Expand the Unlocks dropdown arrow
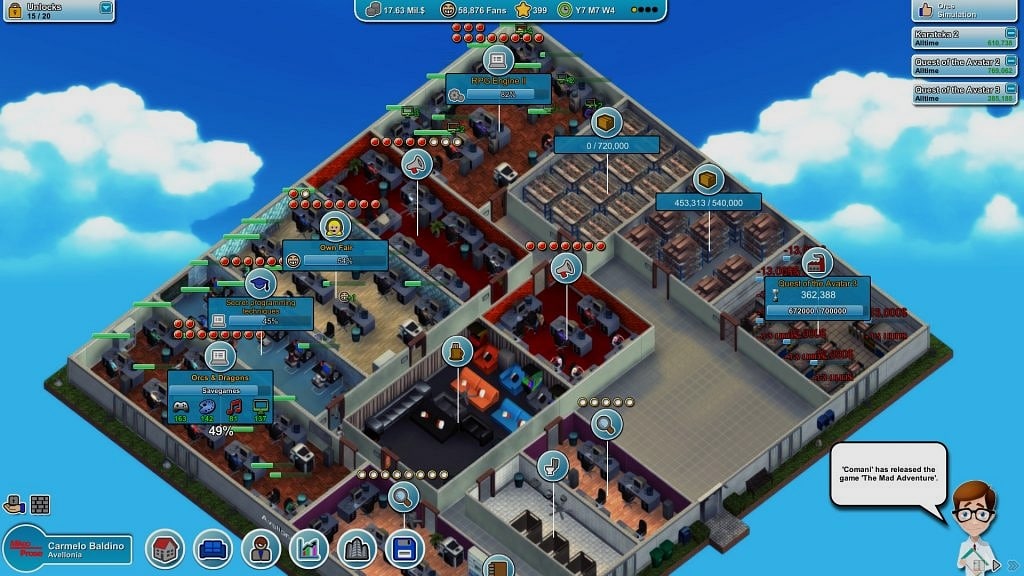This screenshot has width=1024, height=576. [106, 8]
